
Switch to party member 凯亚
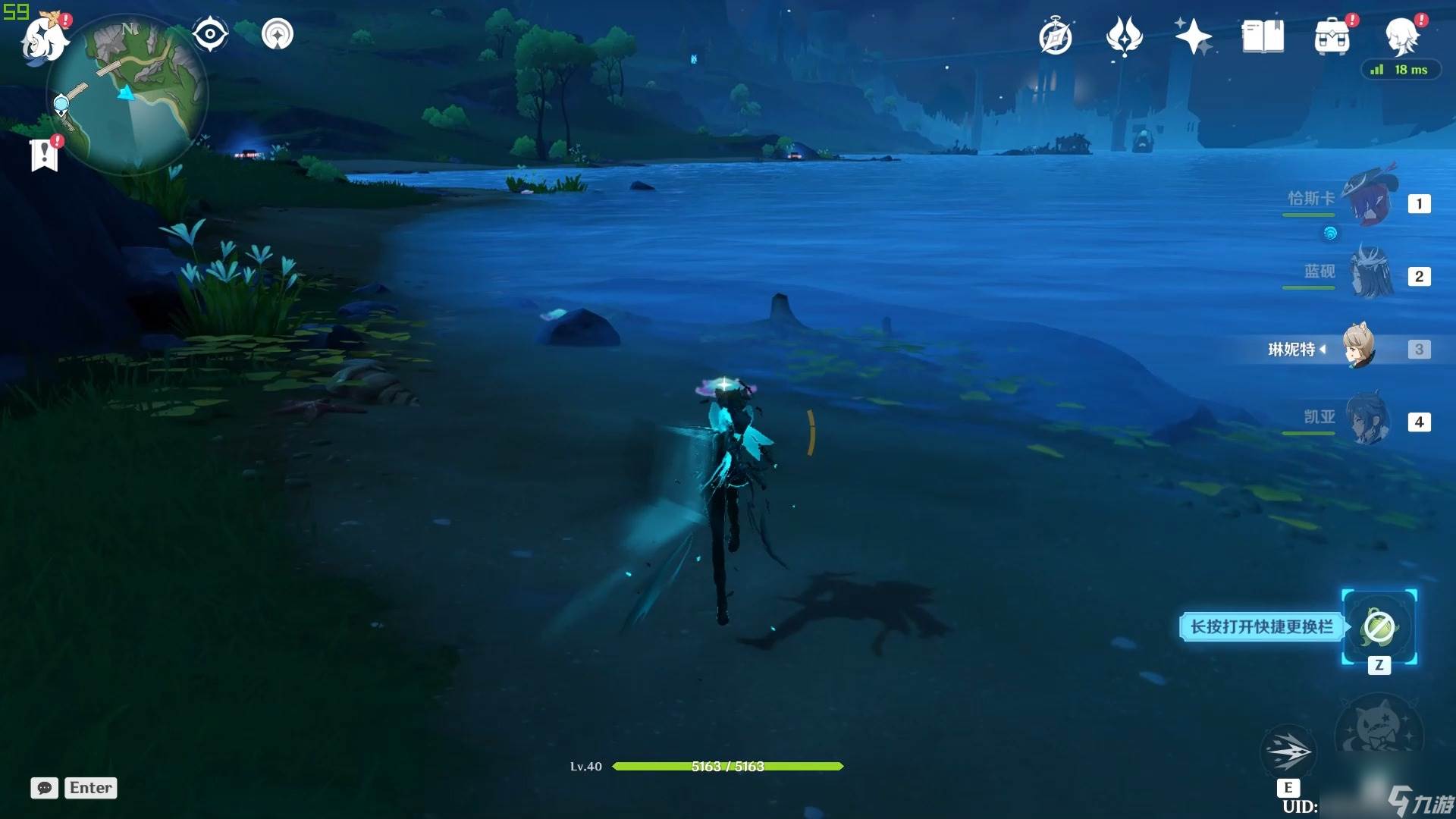click(1368, 419)
